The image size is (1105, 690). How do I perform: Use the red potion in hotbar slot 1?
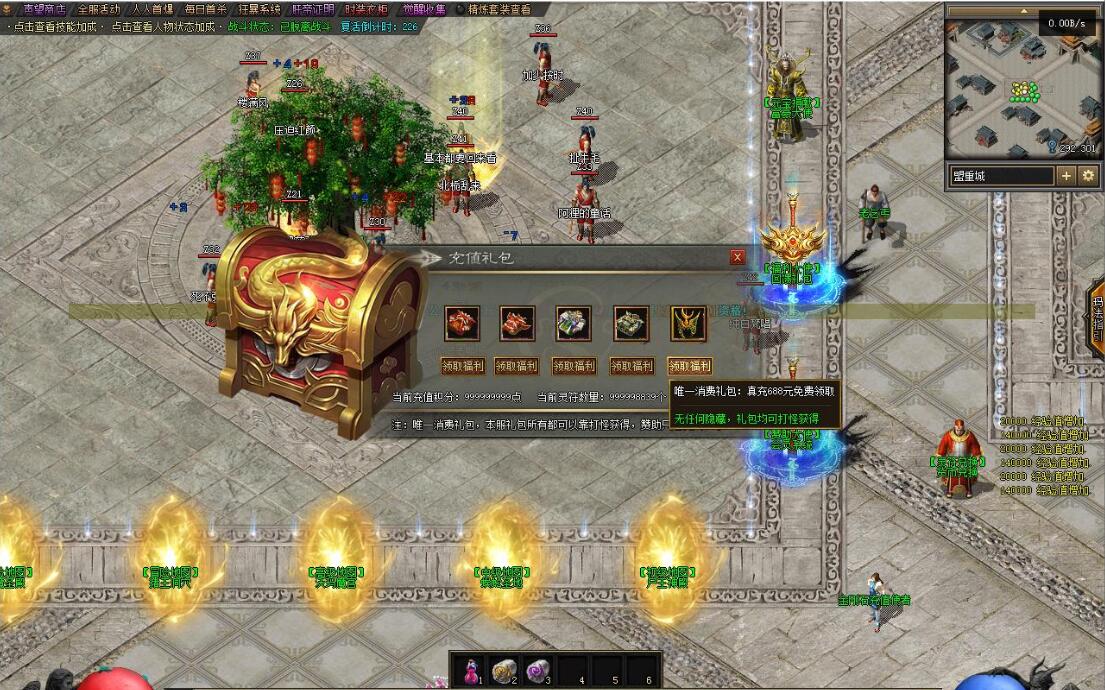473,669
